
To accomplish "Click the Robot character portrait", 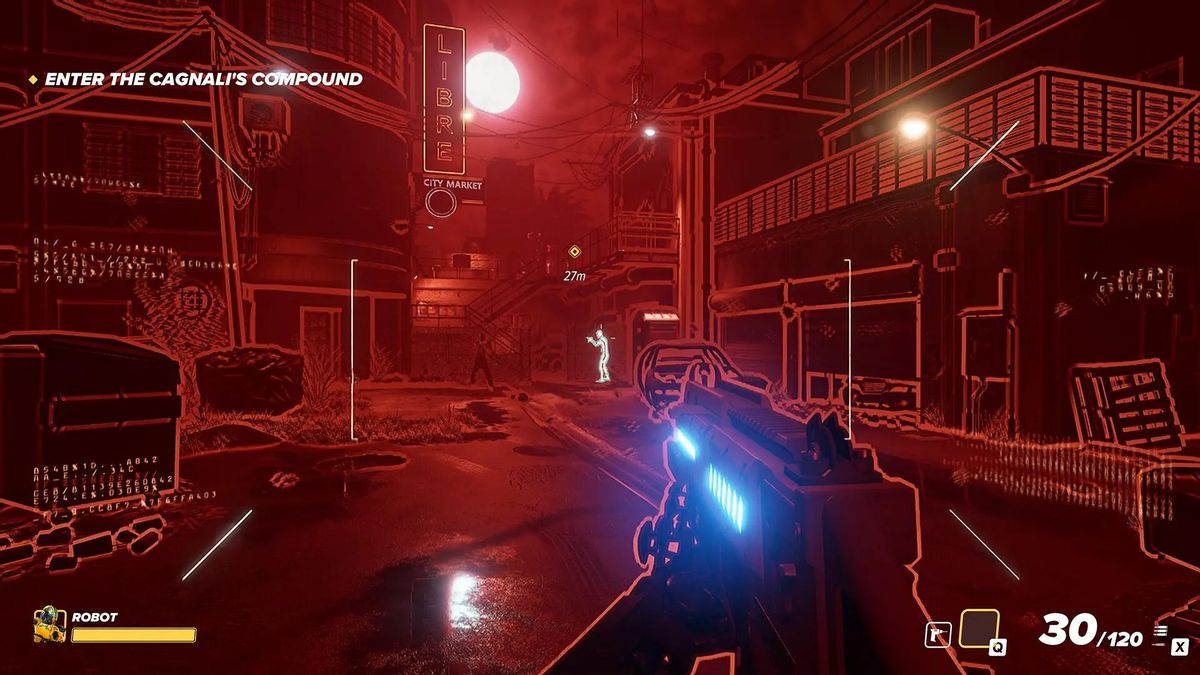I will point(48,624).
